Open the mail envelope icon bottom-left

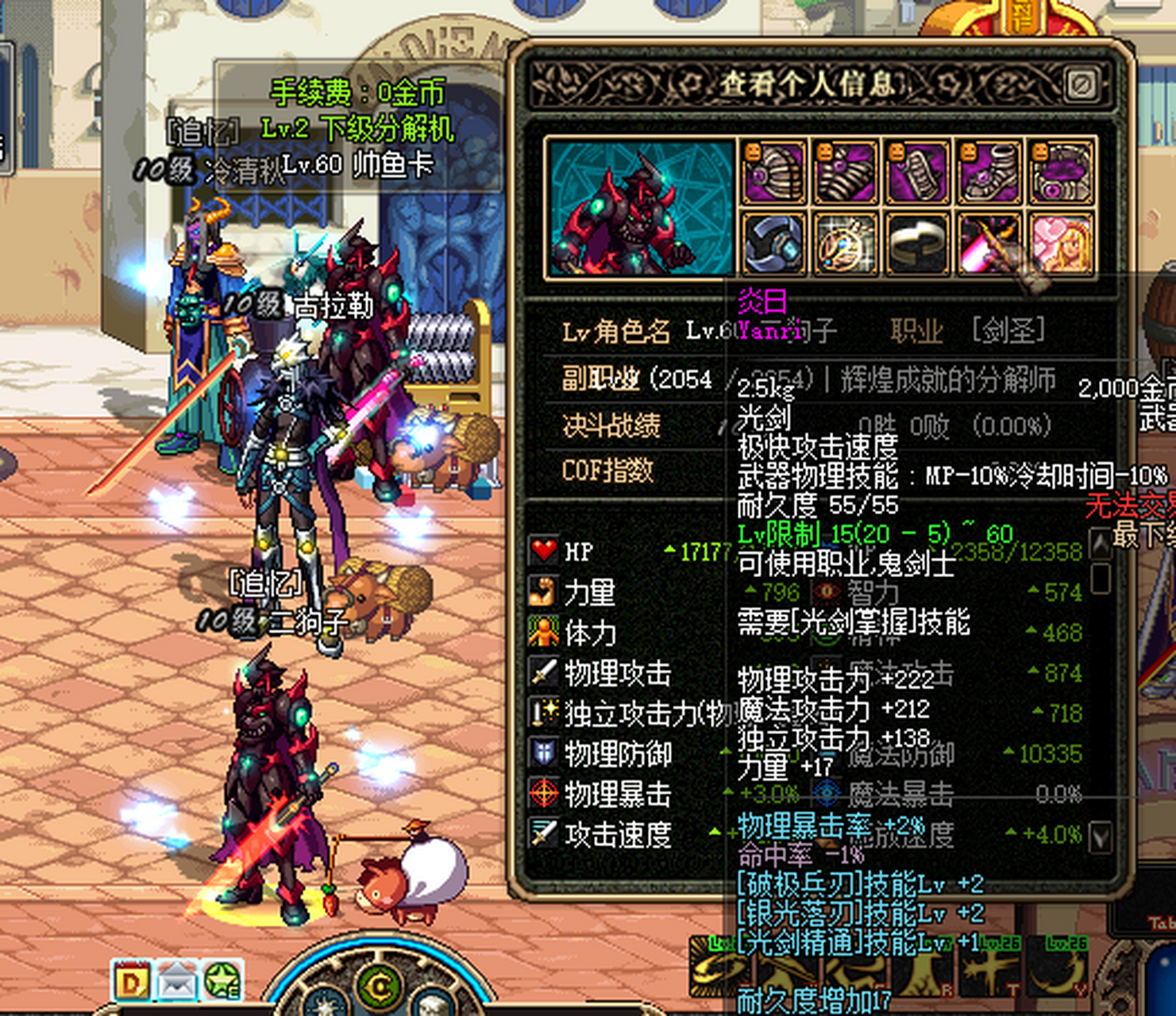click(x=179, y=982)
